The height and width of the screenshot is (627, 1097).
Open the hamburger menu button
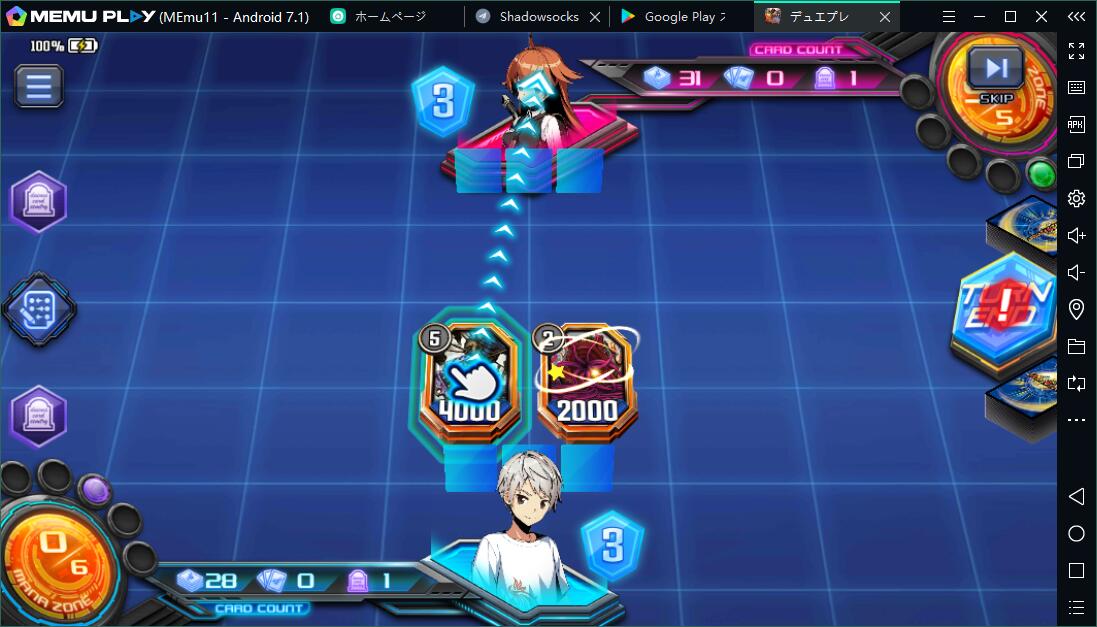click(38, 86)
